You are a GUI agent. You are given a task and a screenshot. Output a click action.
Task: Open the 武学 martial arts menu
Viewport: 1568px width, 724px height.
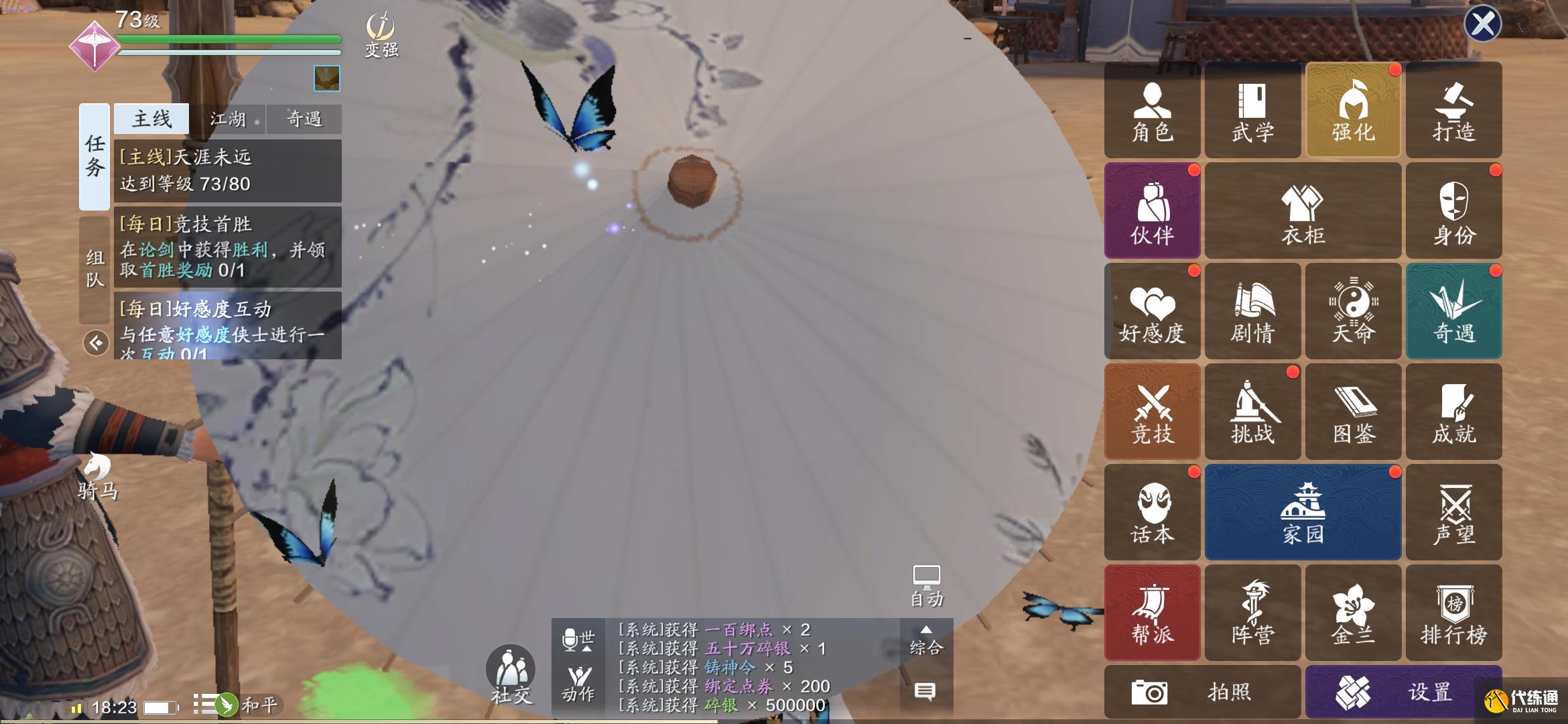(x=1252, y=111)
